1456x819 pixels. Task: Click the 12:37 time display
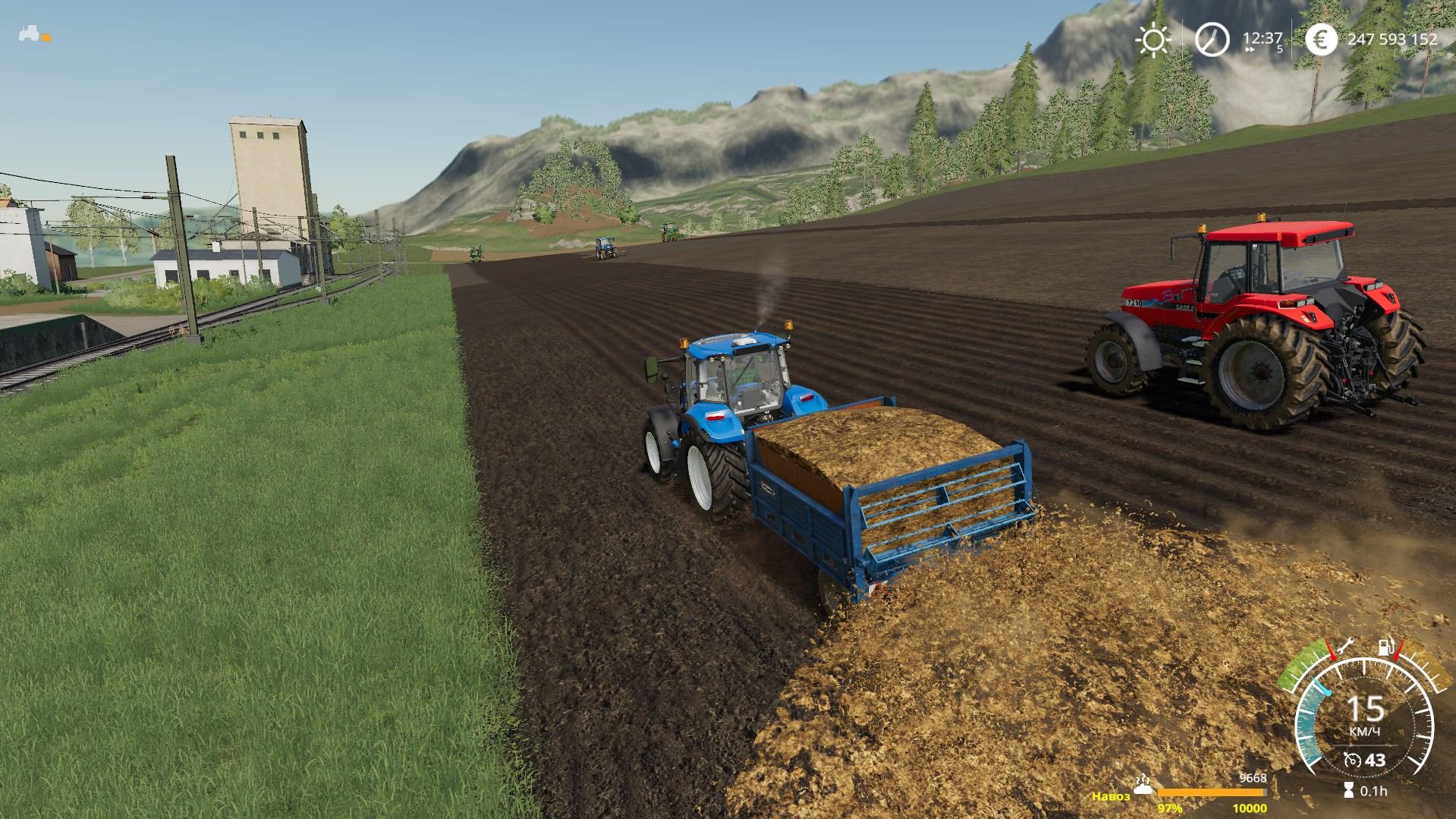point(1262,37)
